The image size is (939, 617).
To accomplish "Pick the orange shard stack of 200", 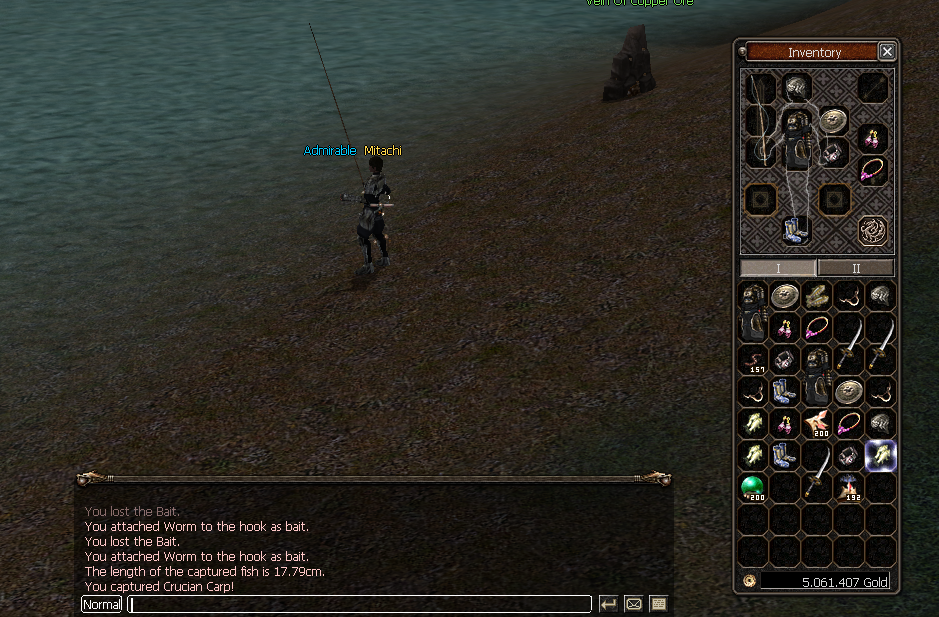I will click(817, 424).
